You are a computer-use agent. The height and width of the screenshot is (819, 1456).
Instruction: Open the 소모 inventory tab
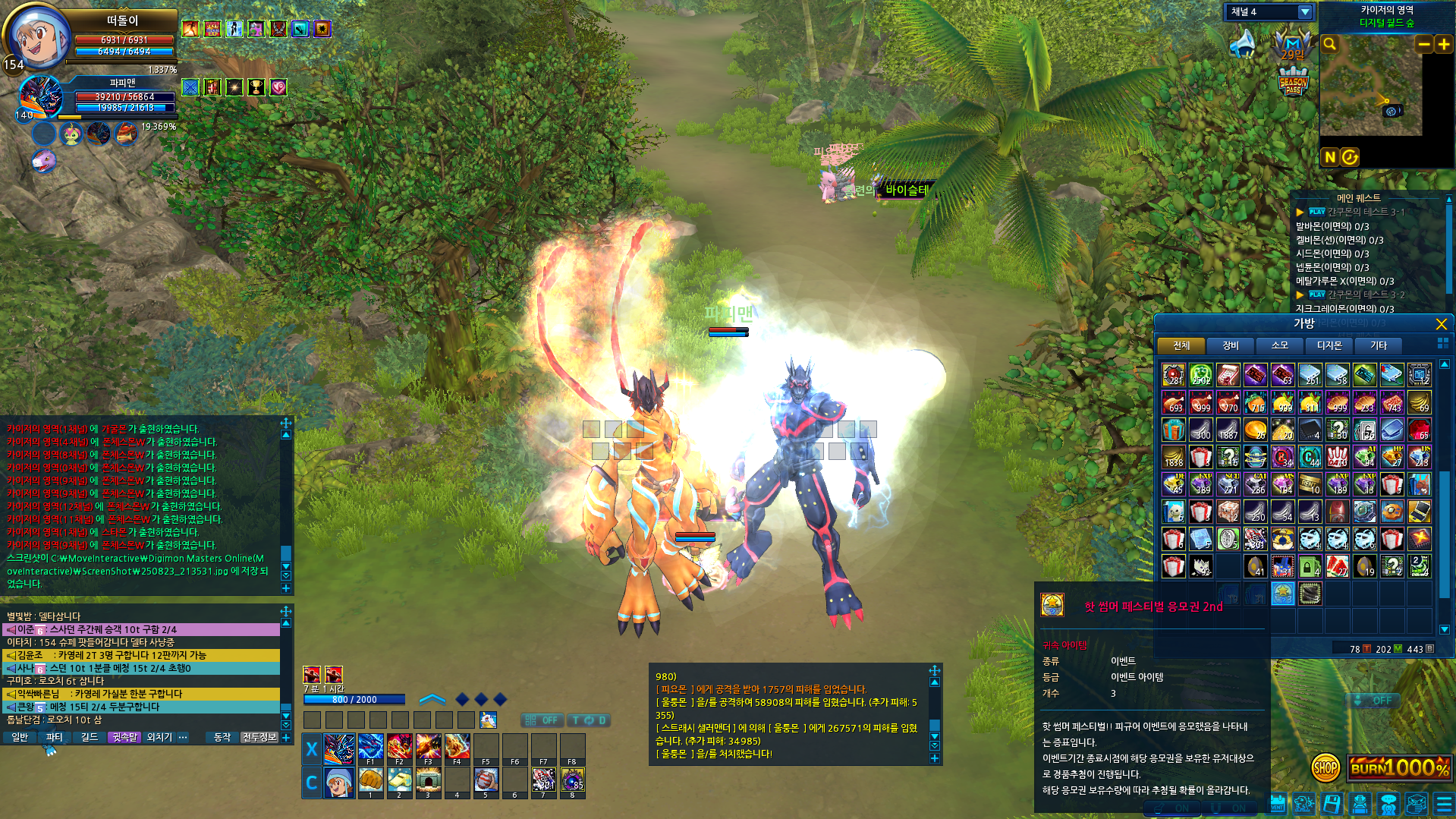click(1279, 345)
